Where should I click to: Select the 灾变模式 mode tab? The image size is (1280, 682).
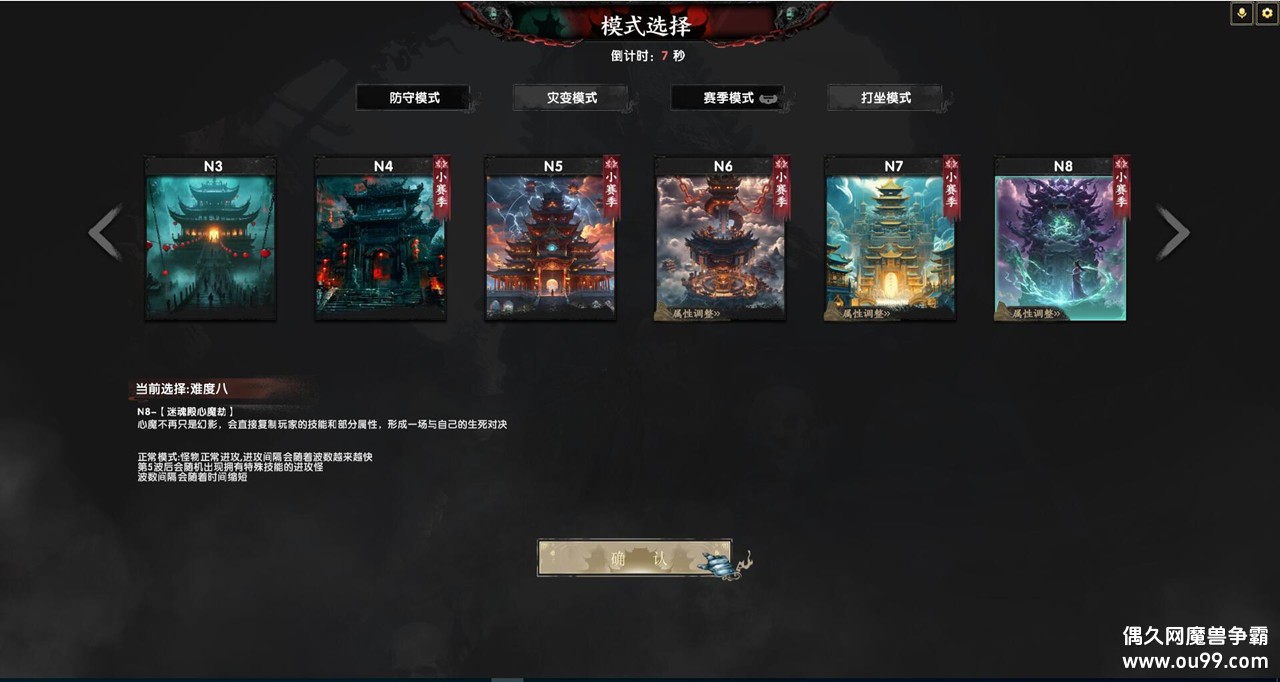coord(571,98)
